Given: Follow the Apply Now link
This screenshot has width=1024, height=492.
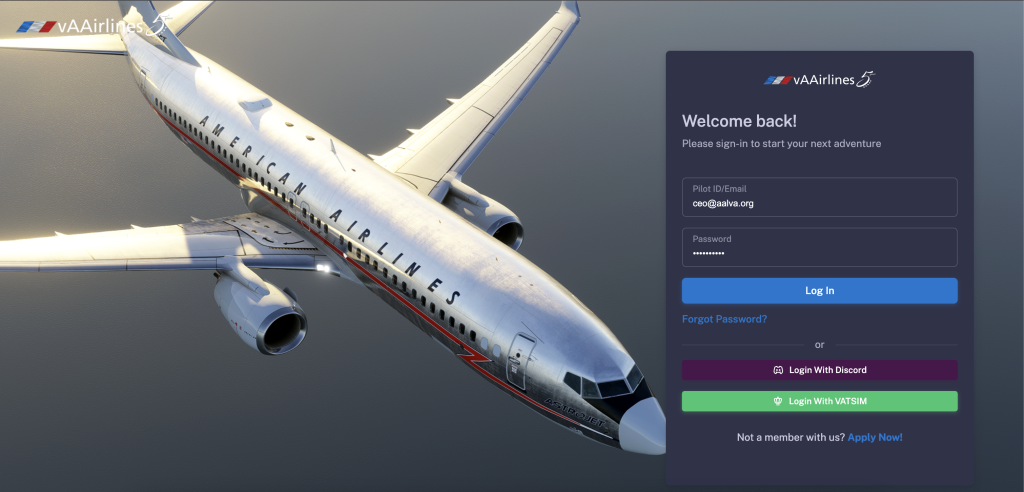Looking at the screenshot, I should pyautogui.click(x=875, y=437).
